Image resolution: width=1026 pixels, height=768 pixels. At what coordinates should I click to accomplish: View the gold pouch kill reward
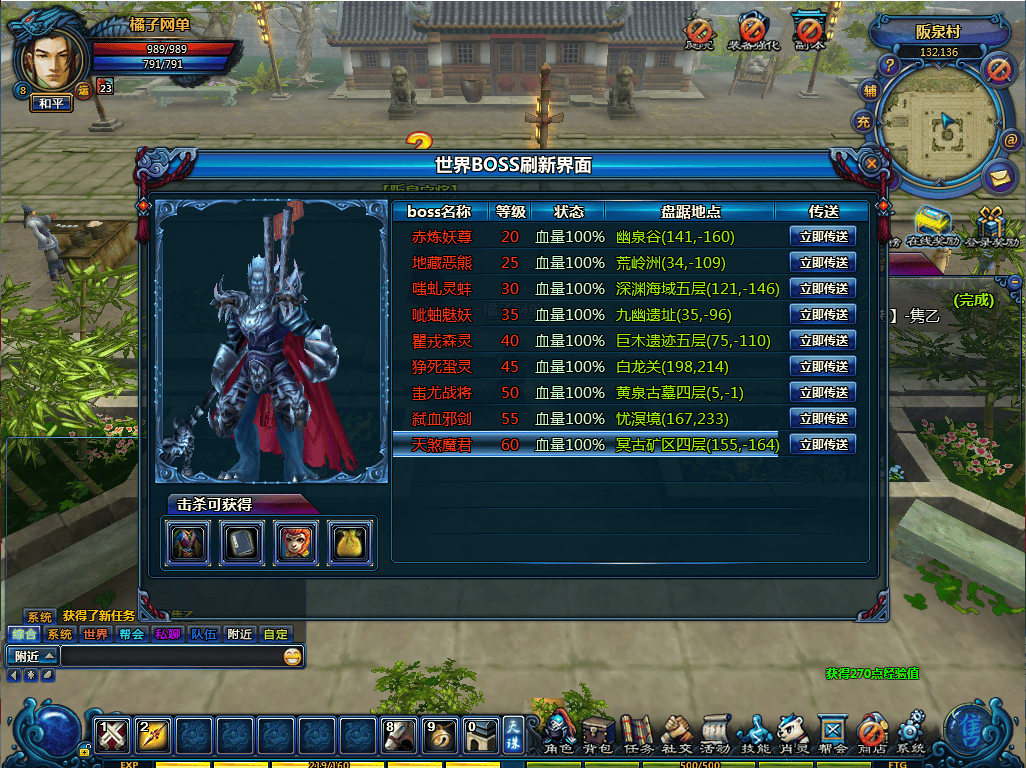351,543
